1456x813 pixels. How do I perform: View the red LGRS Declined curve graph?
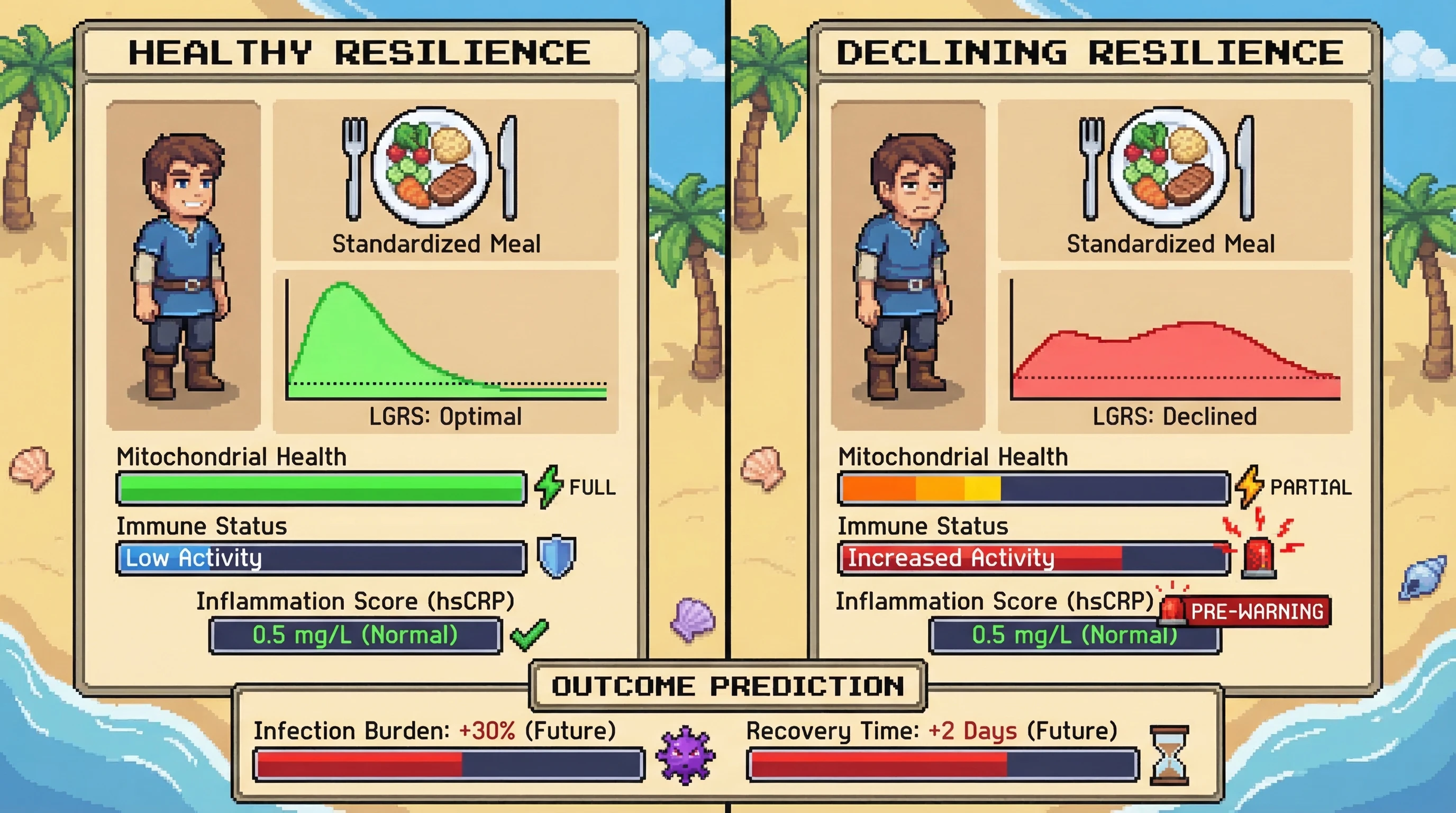pyautogui.click(x=1175, y=342)
